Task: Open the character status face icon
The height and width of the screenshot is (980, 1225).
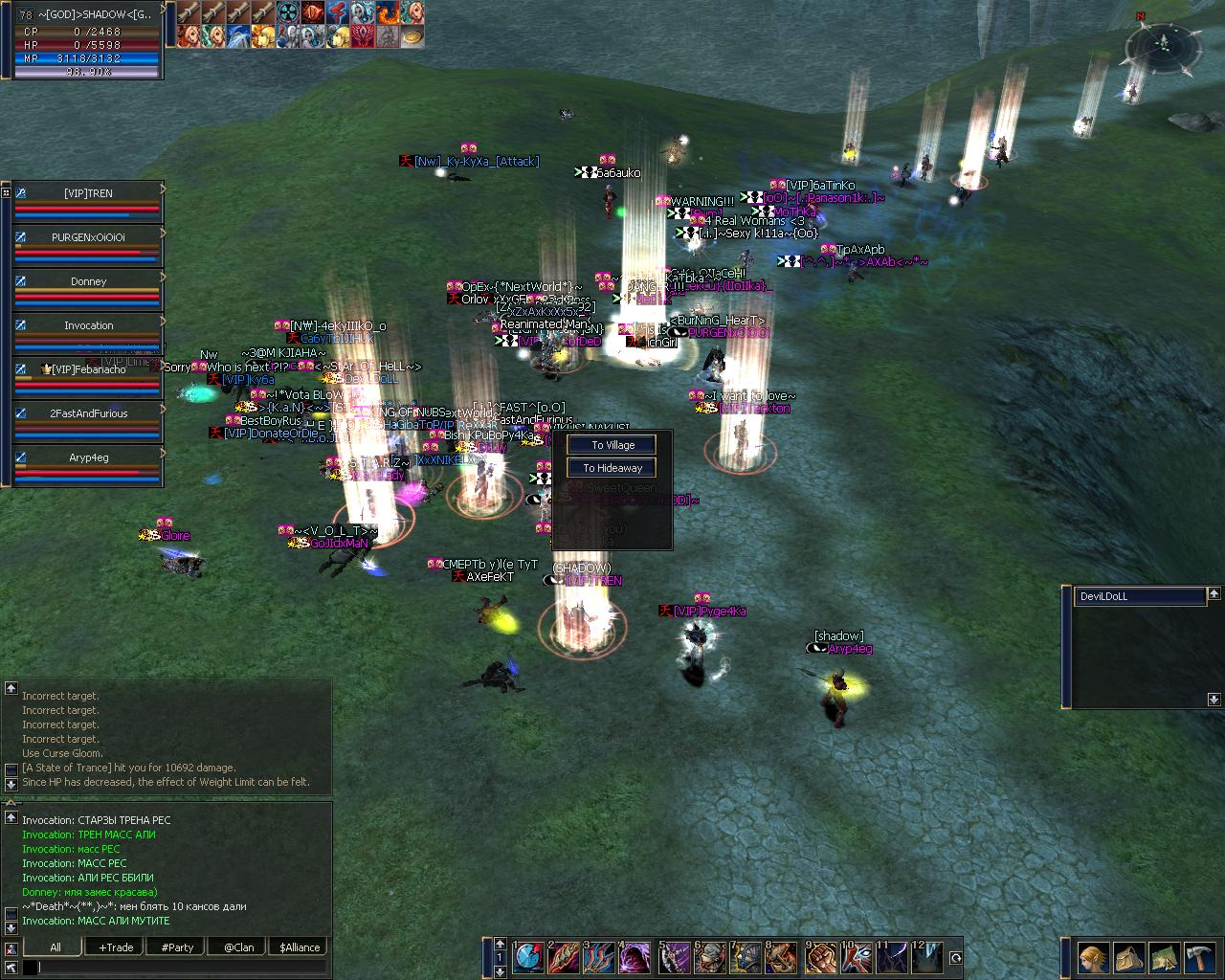Action: pyautogui.click(x=1094, y=958)
